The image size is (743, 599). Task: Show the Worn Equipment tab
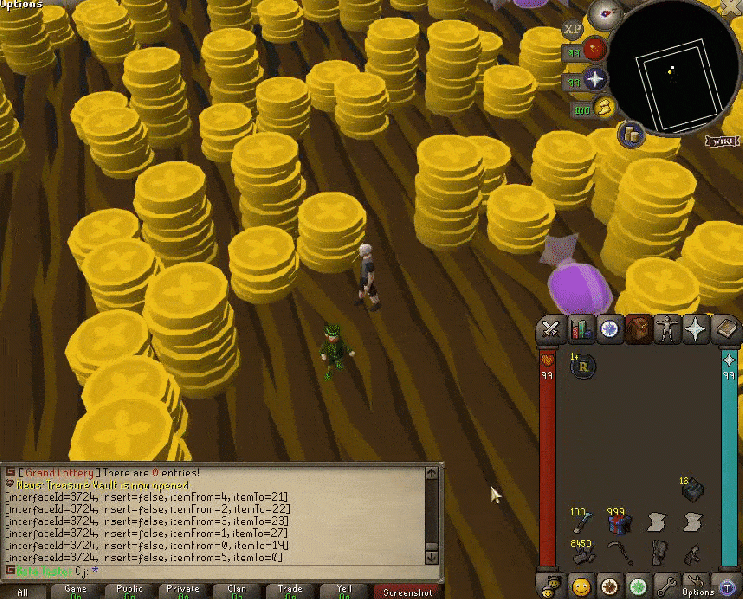(x=665, y=328)
